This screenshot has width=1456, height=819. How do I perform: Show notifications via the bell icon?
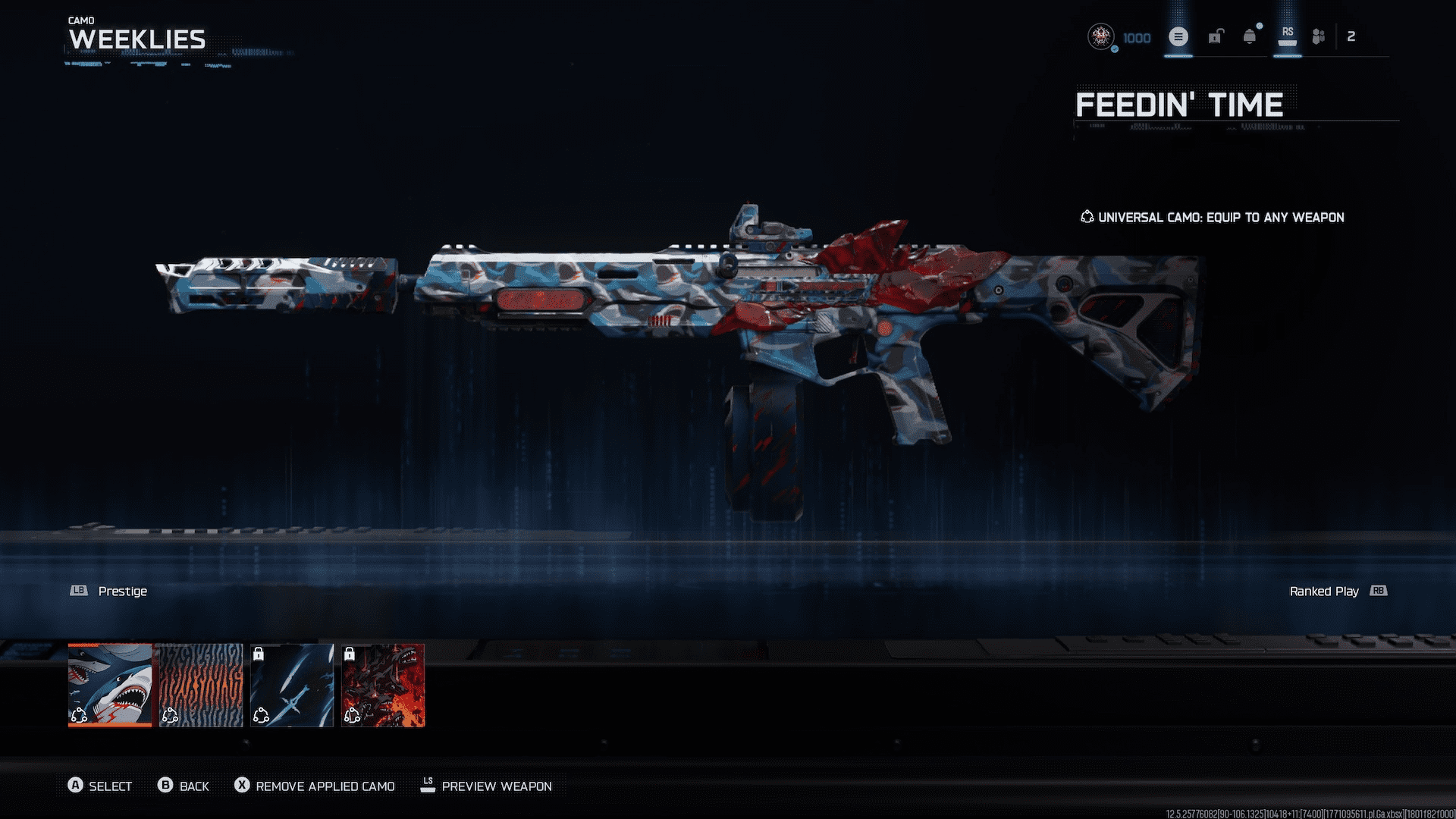[x=1250, y=36]
